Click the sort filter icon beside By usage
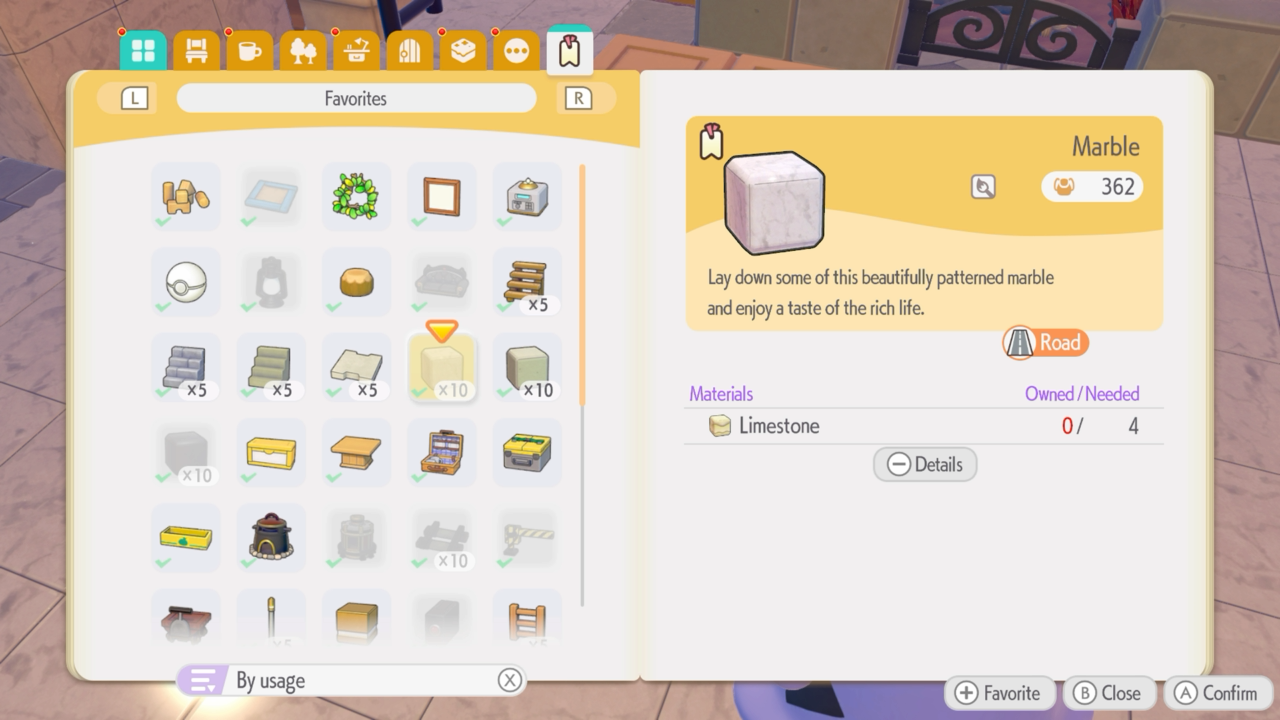The width and height of the screenshot is (1280, 720). (x=205, y=680)
